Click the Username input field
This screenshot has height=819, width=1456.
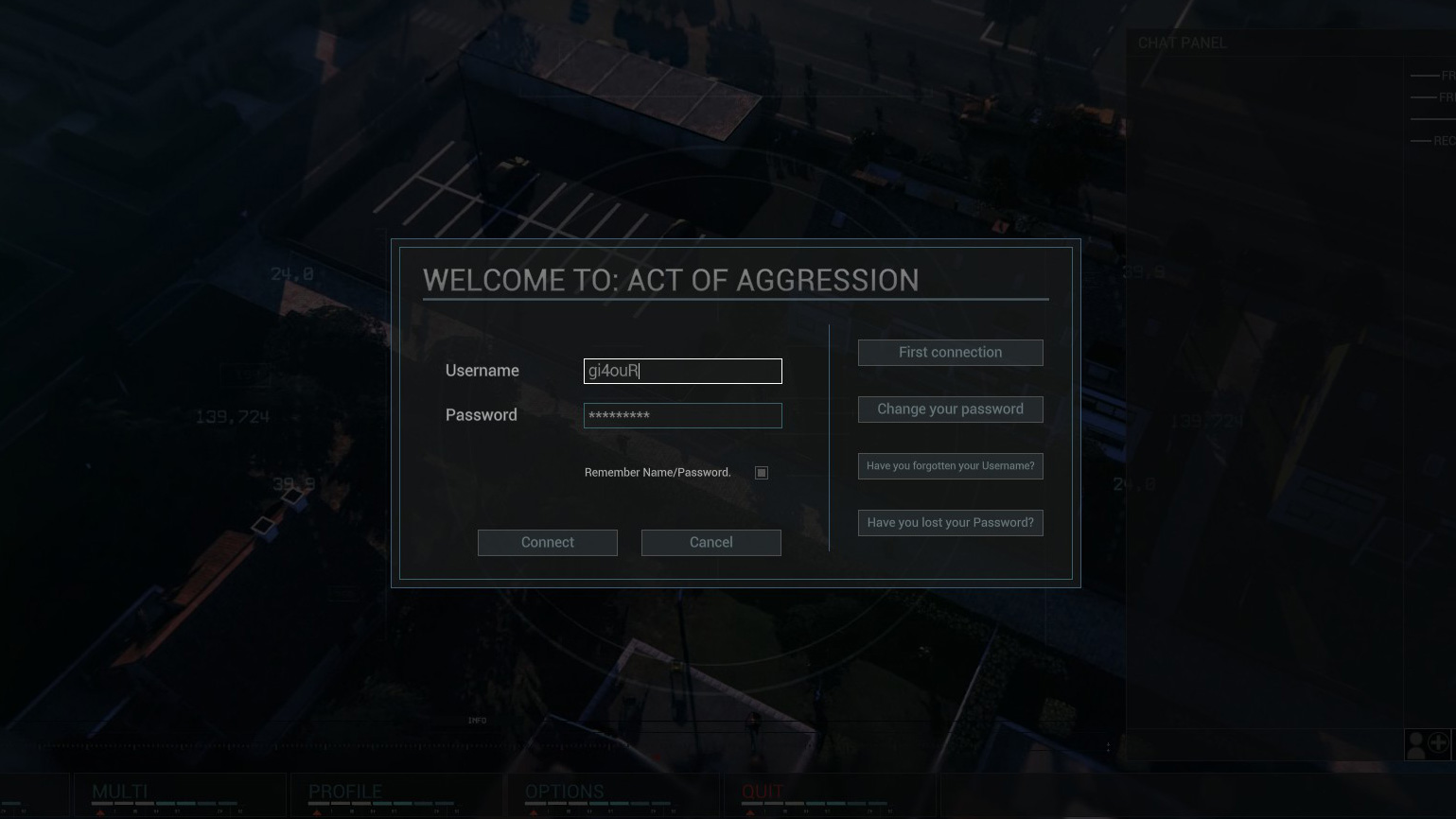[x=682, y=371]
